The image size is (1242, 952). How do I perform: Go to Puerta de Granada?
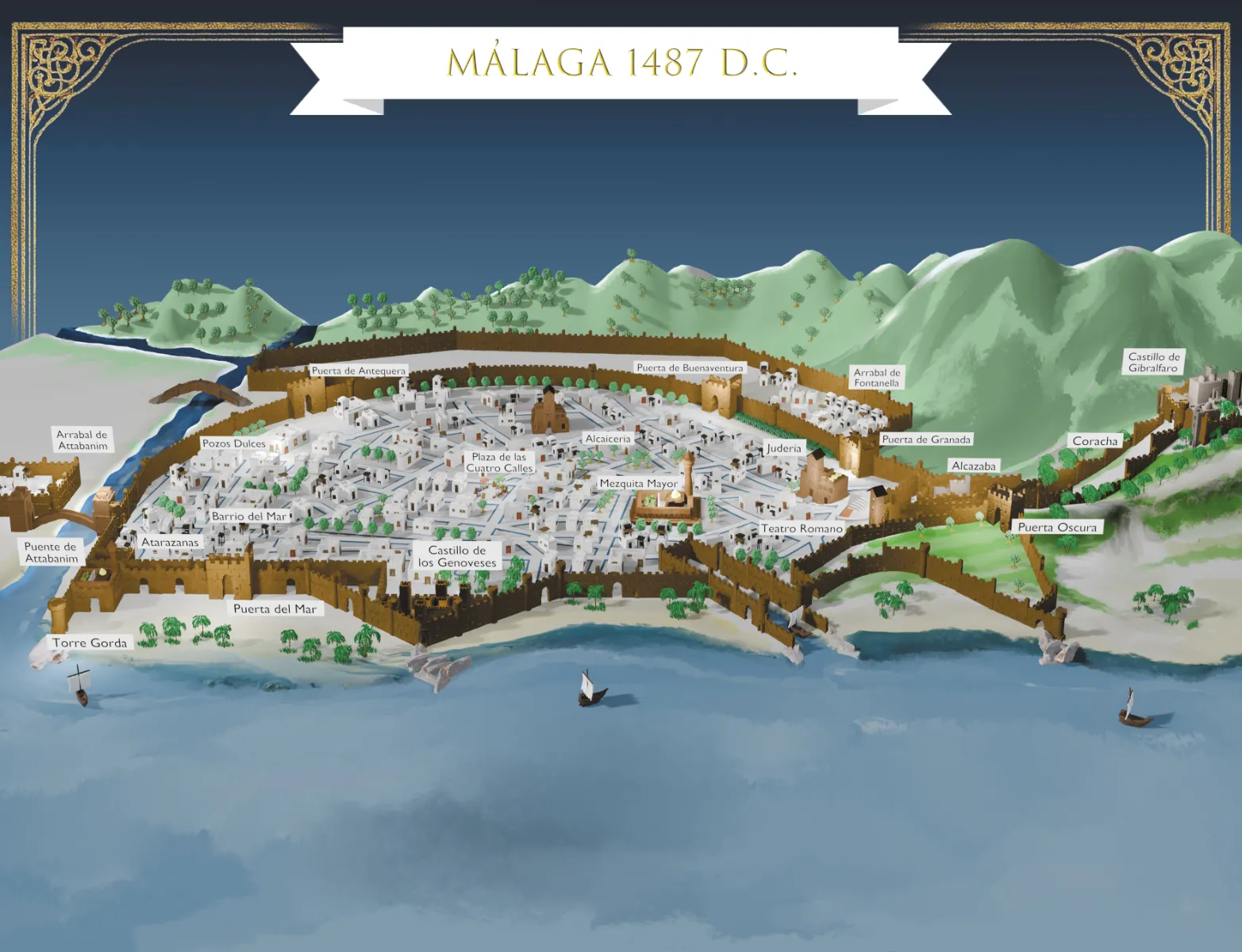tap(926, 440)
